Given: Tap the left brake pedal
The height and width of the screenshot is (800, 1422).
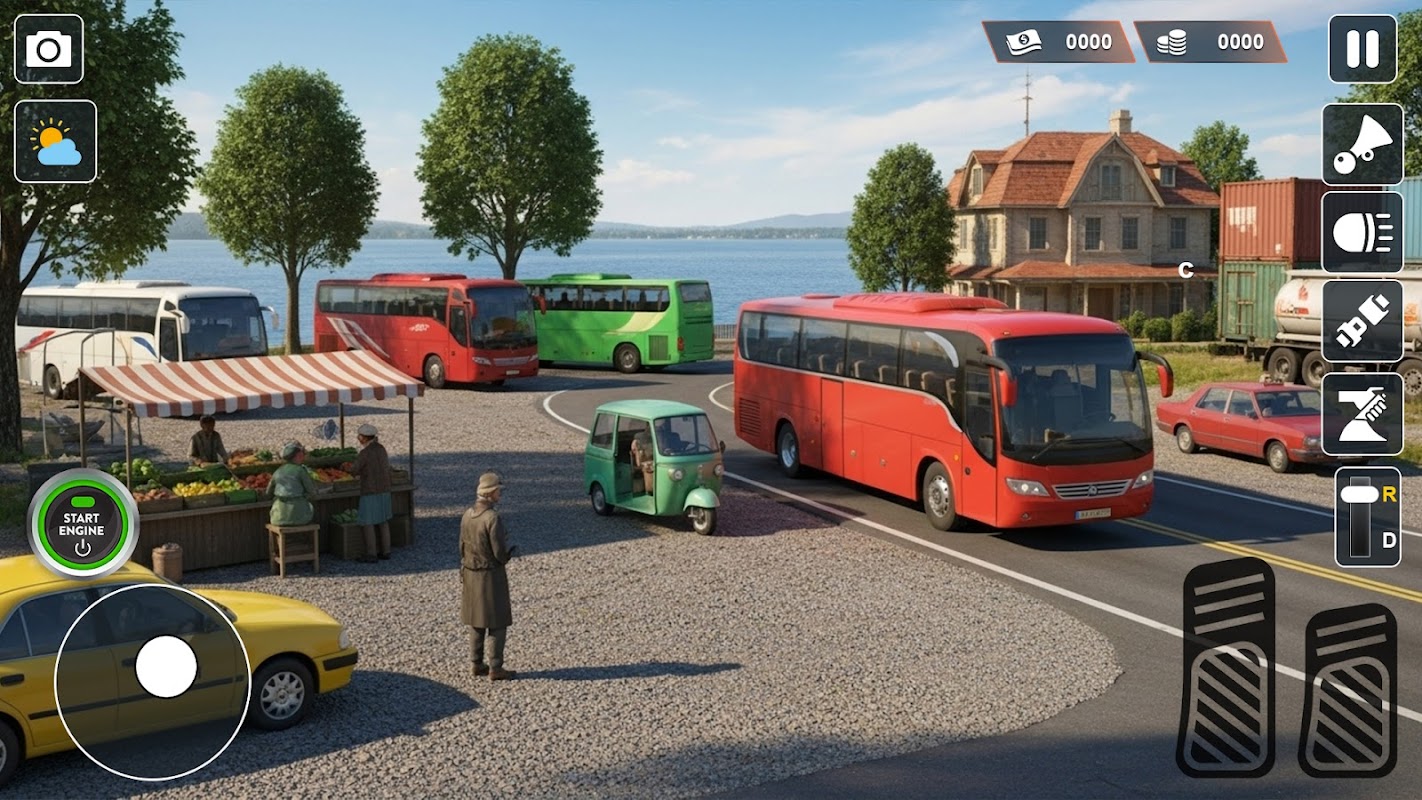Looking at the screenshot, I should click(1226, 667).
